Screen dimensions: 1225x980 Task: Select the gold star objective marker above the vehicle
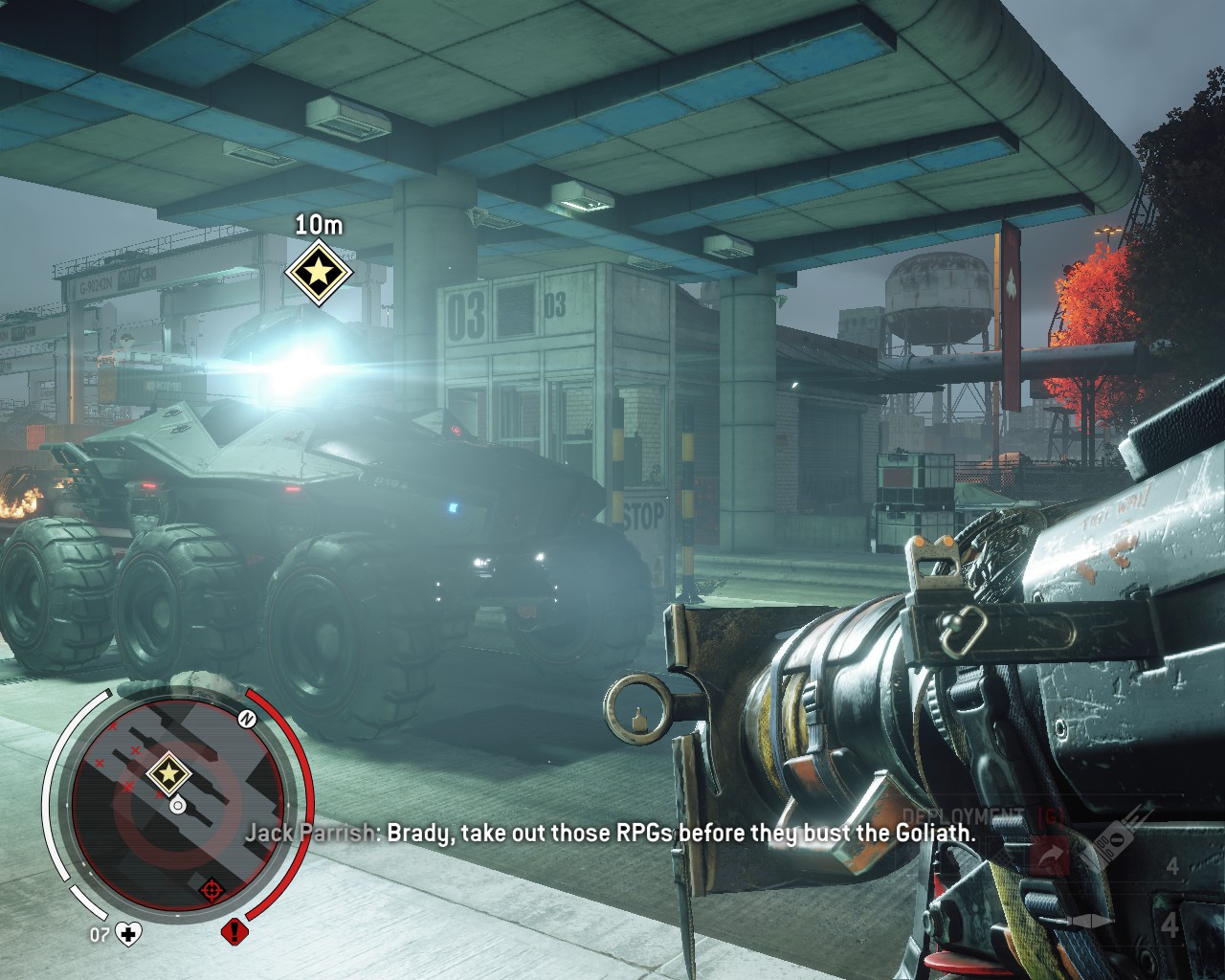[x=319, y=273]
